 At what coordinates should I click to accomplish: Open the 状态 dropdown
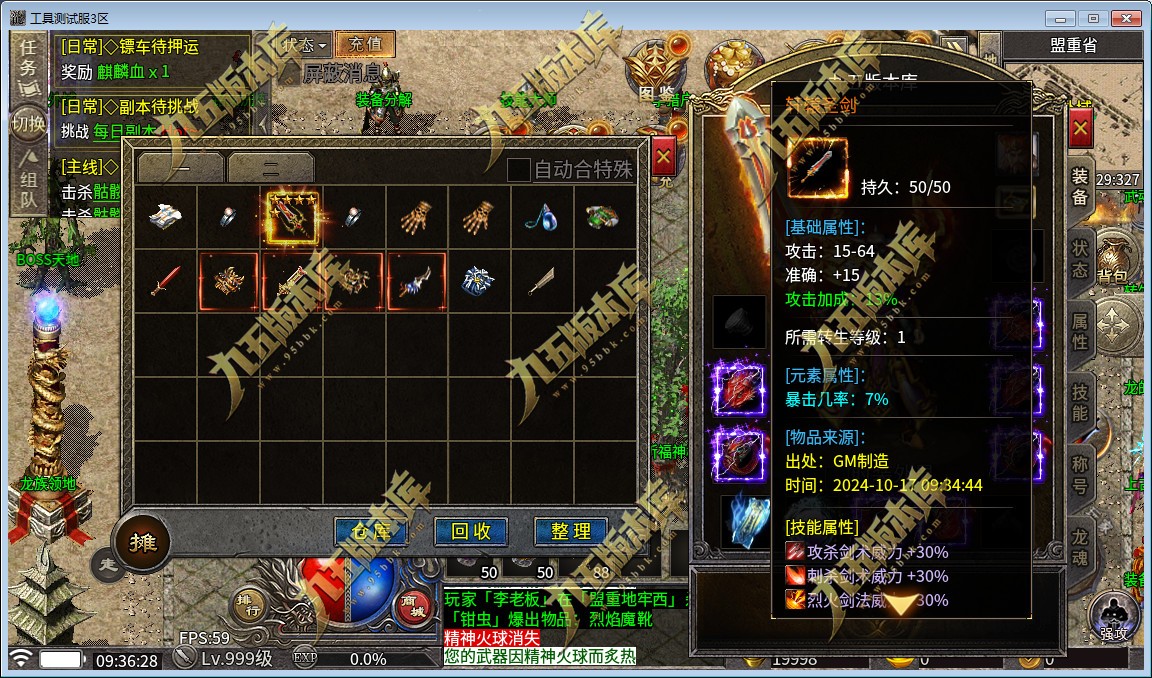[304, 45]
